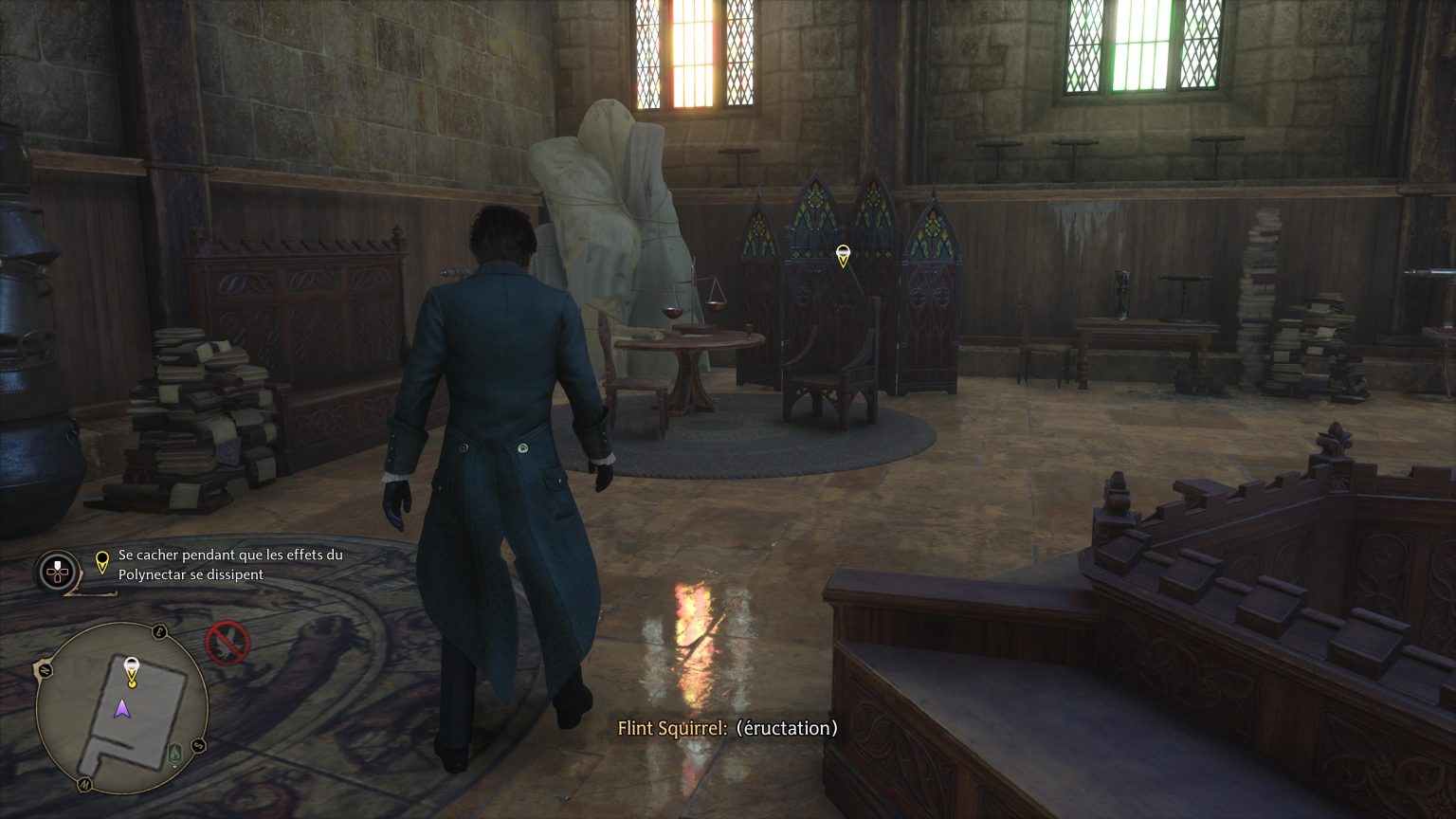This screenshot has width=1456, height=819.
Task: Click the E compass marker on the minimap
Action: click(158, 631)
